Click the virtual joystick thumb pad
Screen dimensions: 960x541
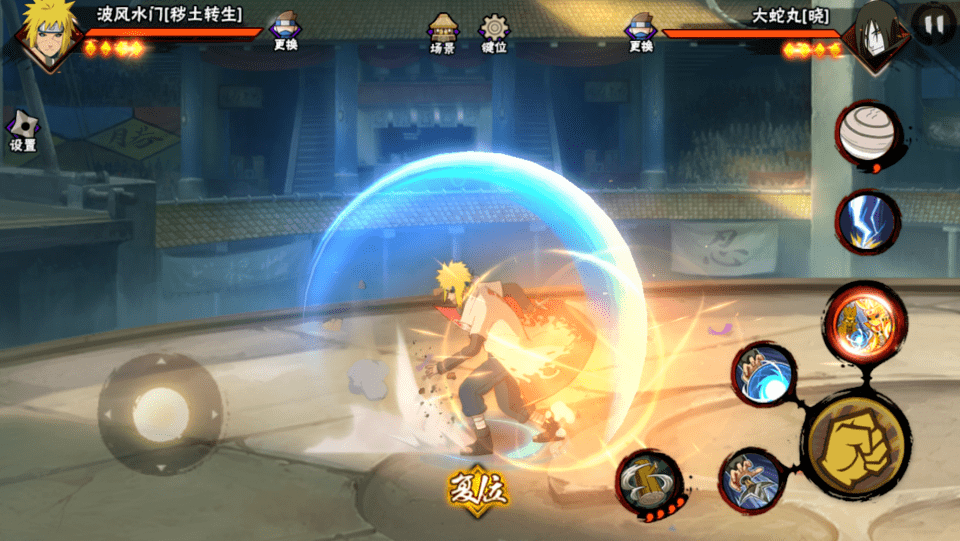(160, 411)
